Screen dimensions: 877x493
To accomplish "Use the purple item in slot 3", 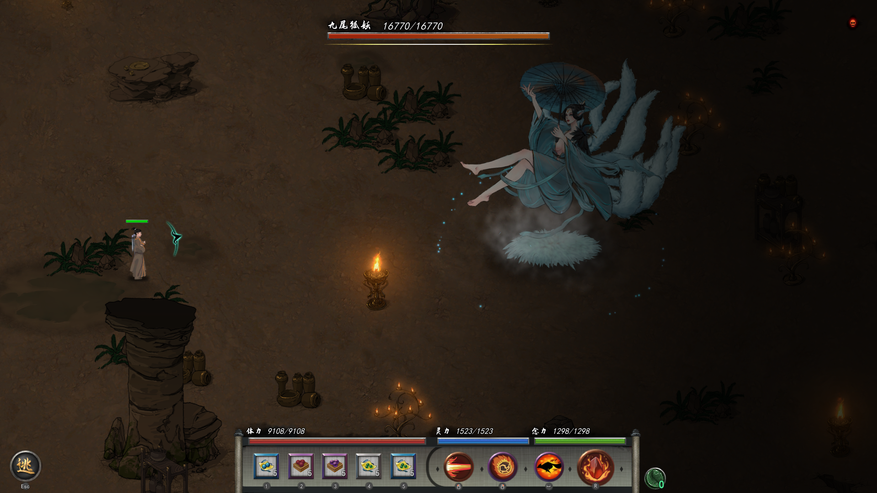I will [x=335, y=466].
